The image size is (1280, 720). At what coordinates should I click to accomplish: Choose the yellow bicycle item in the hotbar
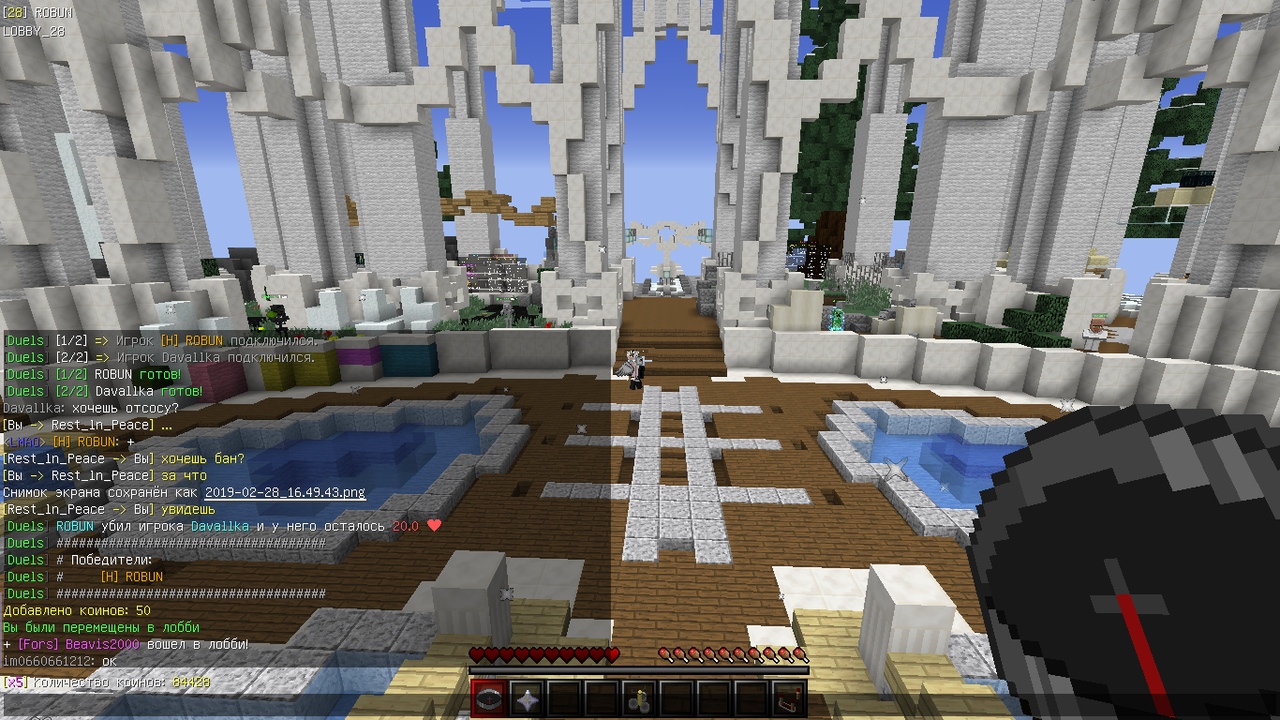(x=639, y=699)
